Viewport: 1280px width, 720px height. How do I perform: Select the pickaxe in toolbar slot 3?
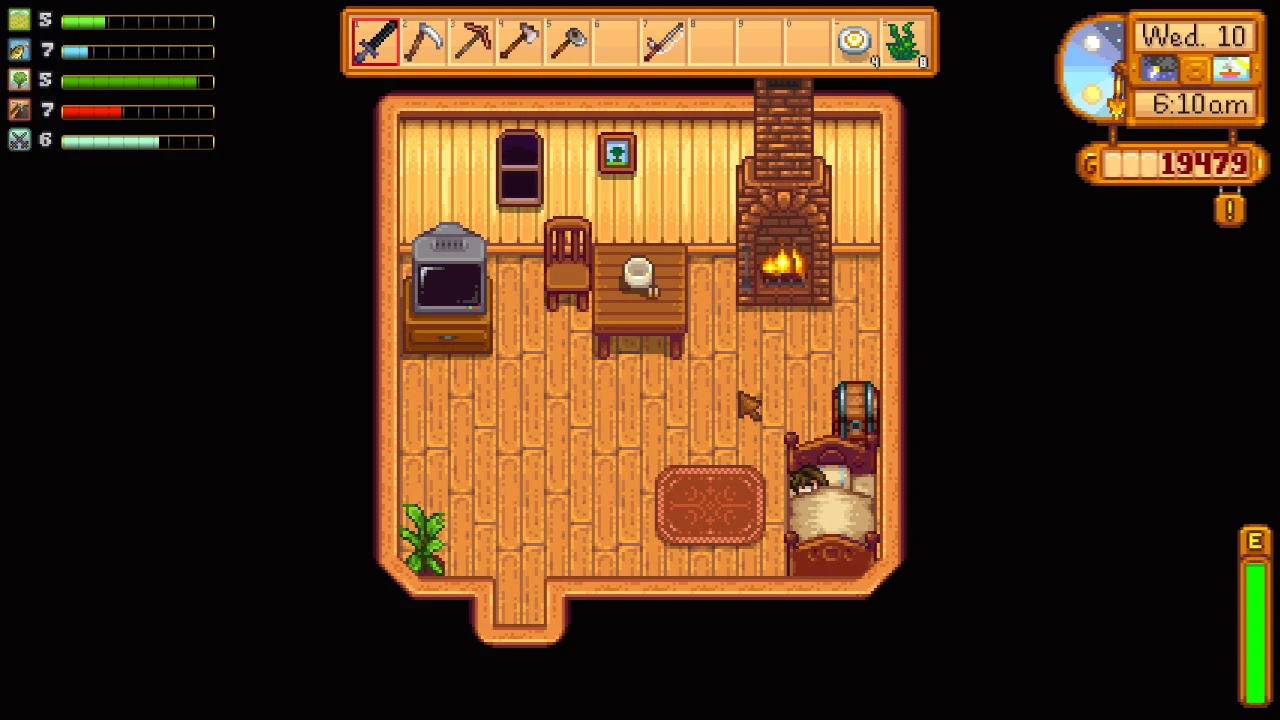(x=470, y=40)
